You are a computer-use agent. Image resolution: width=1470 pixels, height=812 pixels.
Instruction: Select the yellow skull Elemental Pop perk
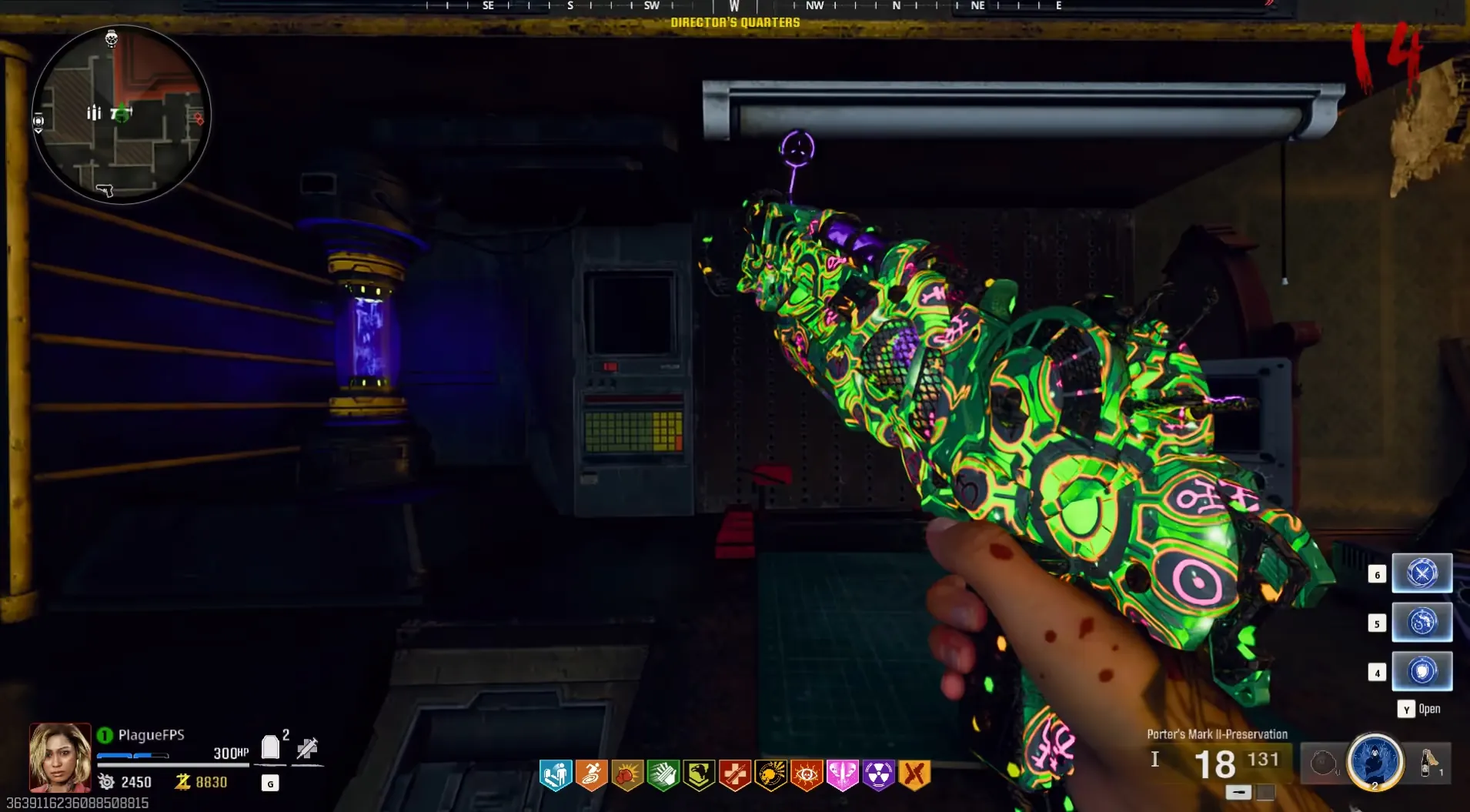[770, 775]
